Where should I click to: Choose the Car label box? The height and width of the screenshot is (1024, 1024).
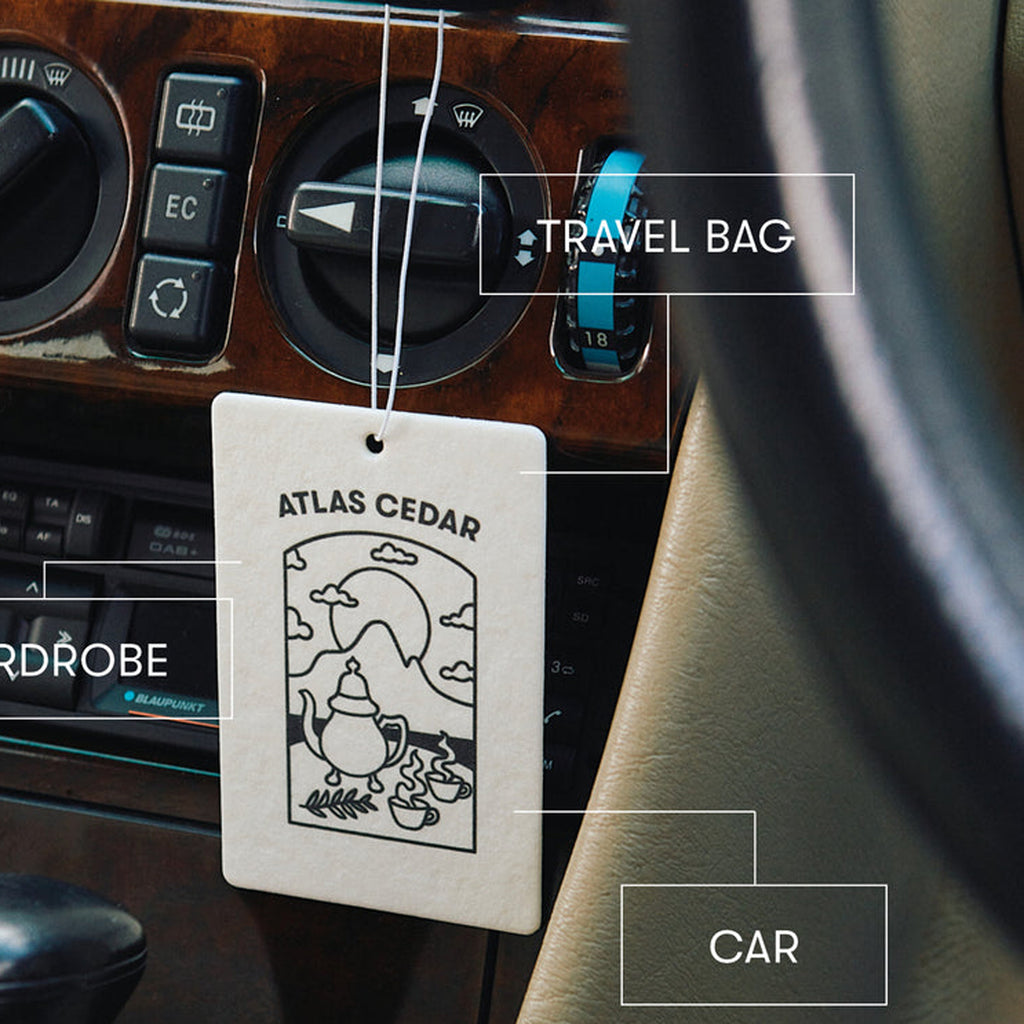753,945
